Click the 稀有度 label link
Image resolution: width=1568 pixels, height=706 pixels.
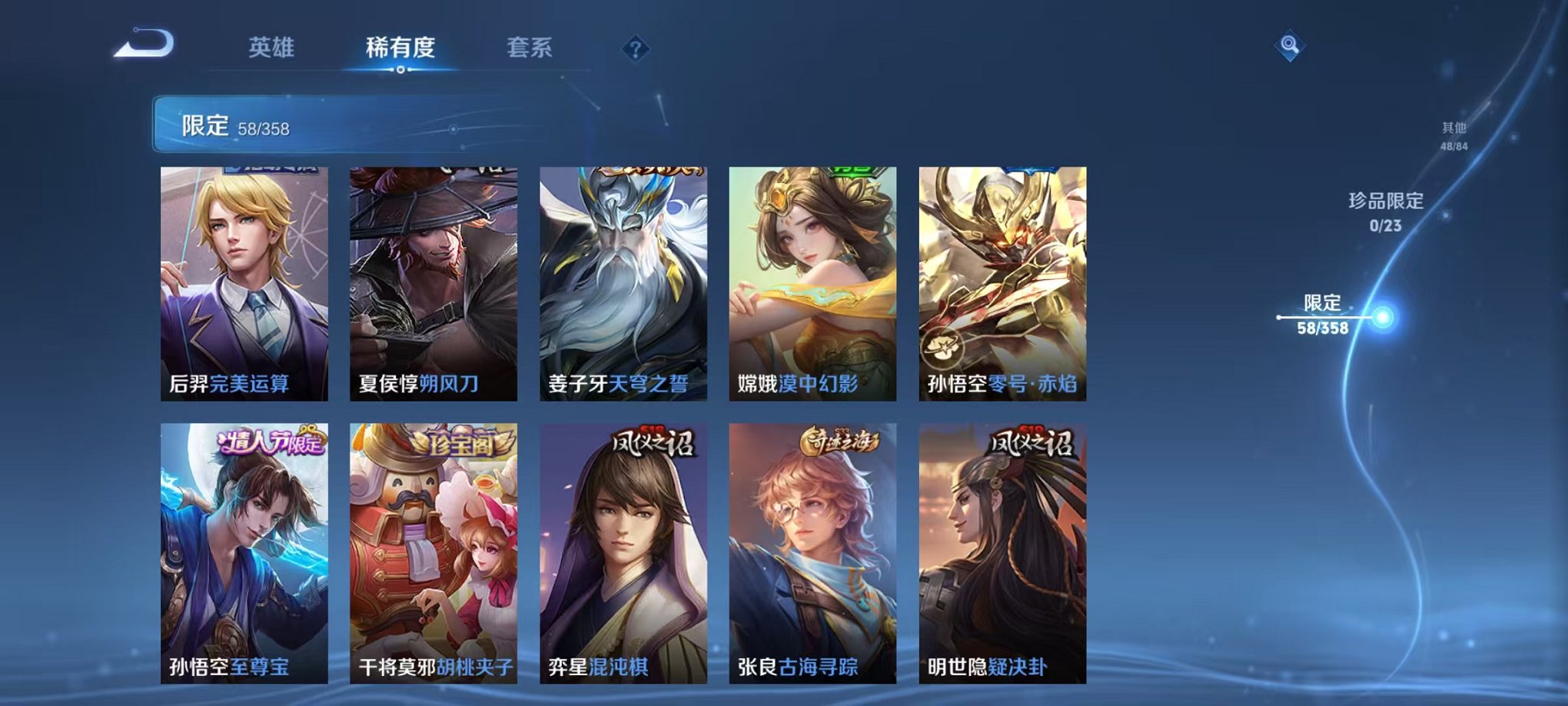[x=399, y=48]
